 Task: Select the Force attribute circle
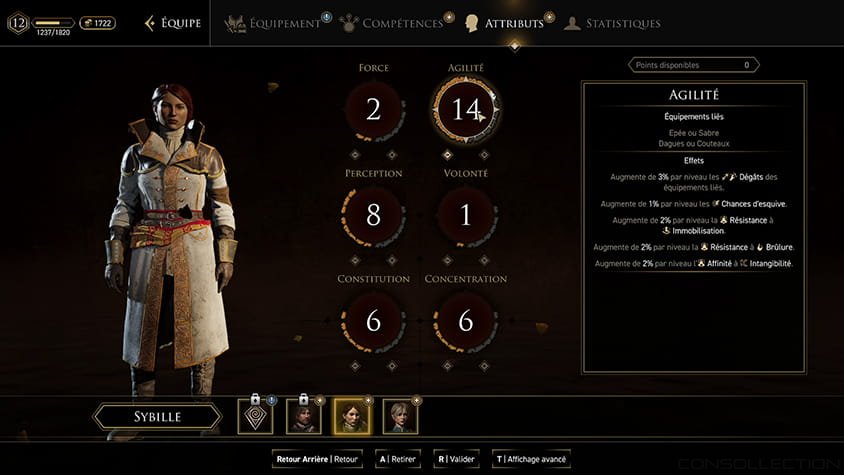(373, 110)
